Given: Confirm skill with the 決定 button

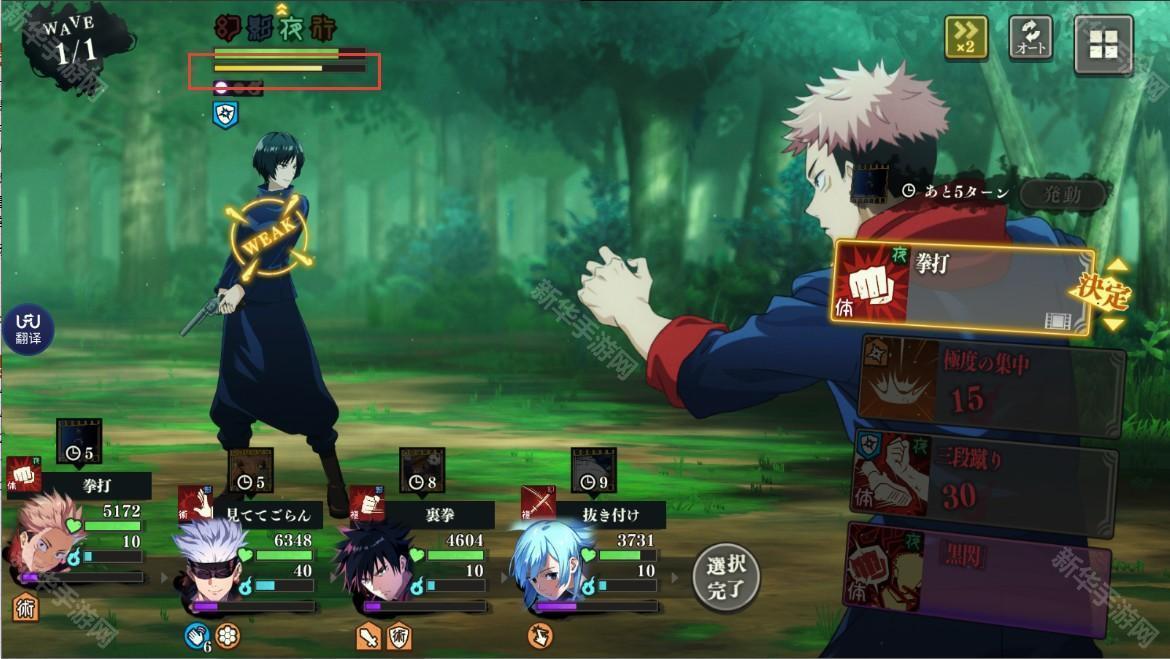Looking at the screenshot, I should [1102, 294].
